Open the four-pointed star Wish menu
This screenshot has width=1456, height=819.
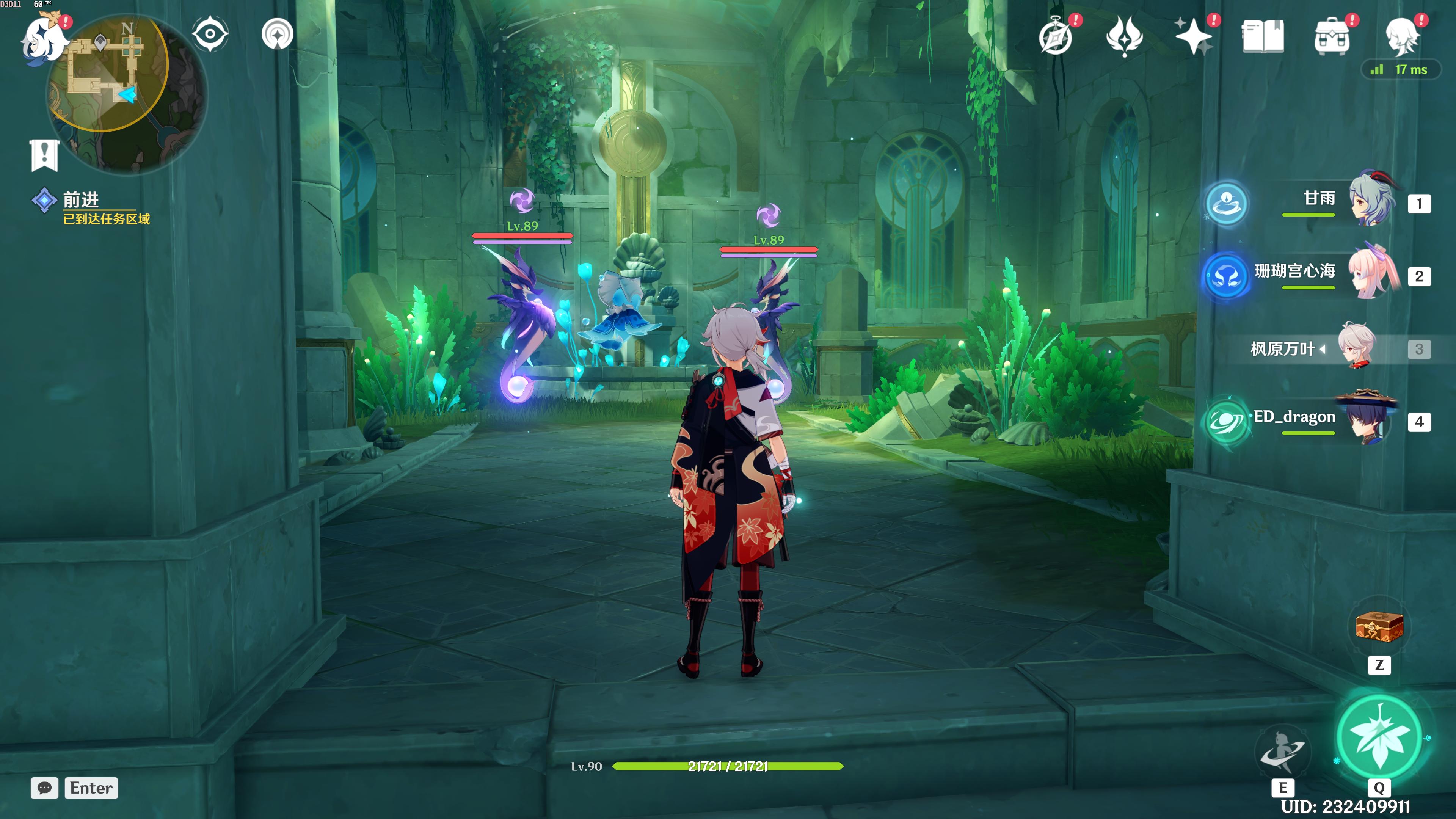pos(1193,37)
